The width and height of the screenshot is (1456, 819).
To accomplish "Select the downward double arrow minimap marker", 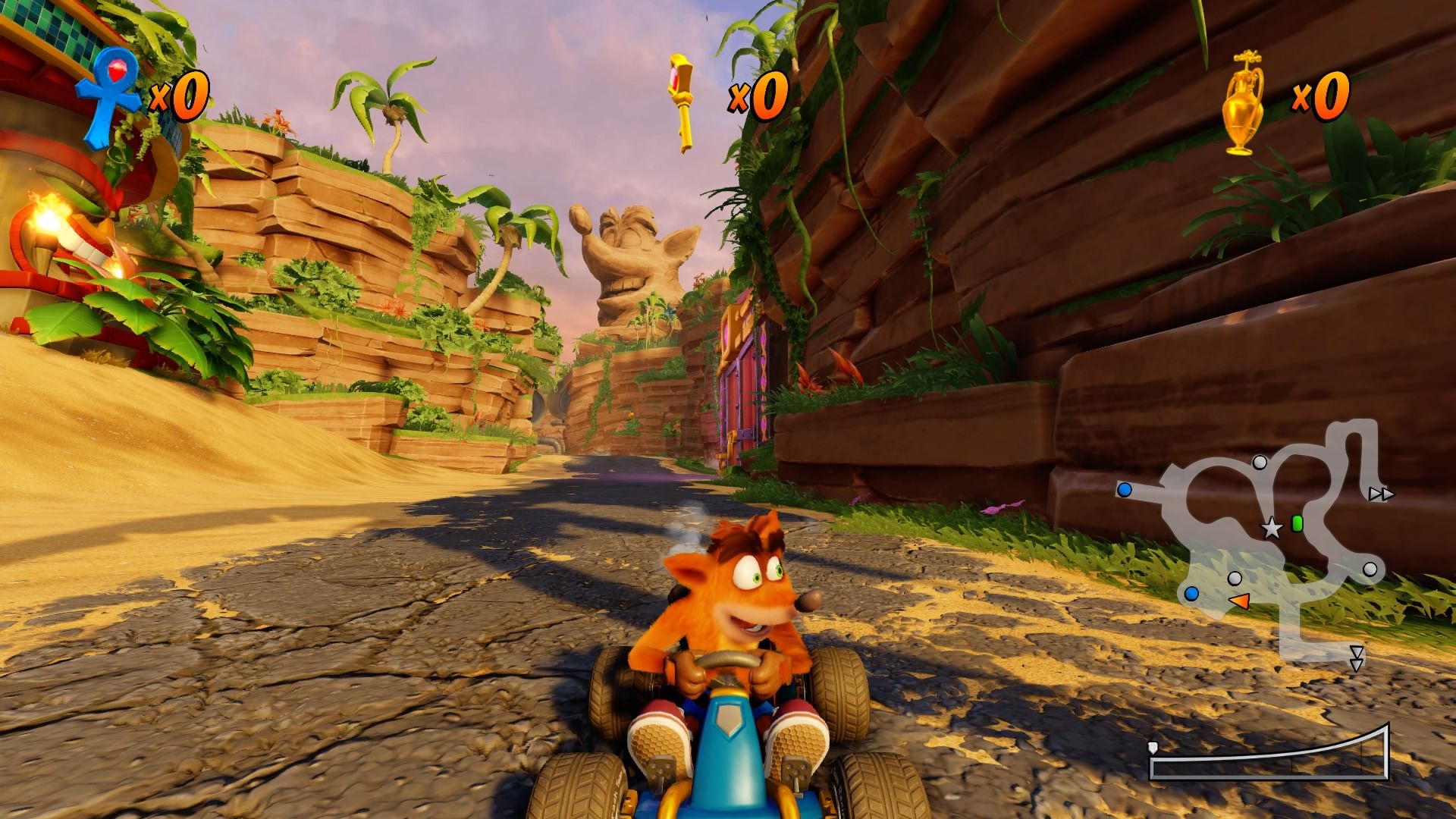I will point(1357,658).
